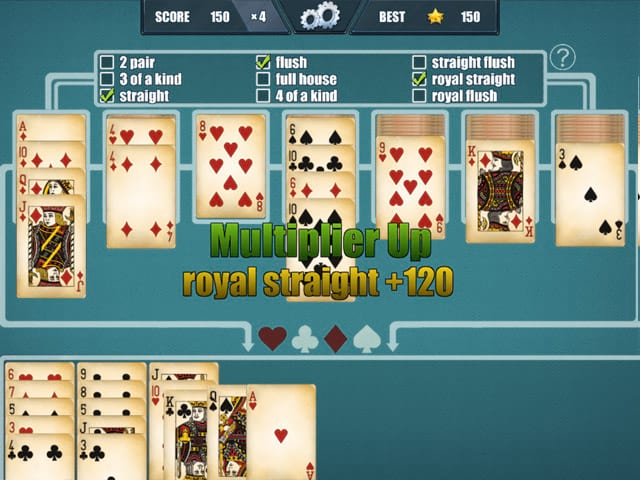
Task: Choose the nine of hearts card
Action: (409, 187)
